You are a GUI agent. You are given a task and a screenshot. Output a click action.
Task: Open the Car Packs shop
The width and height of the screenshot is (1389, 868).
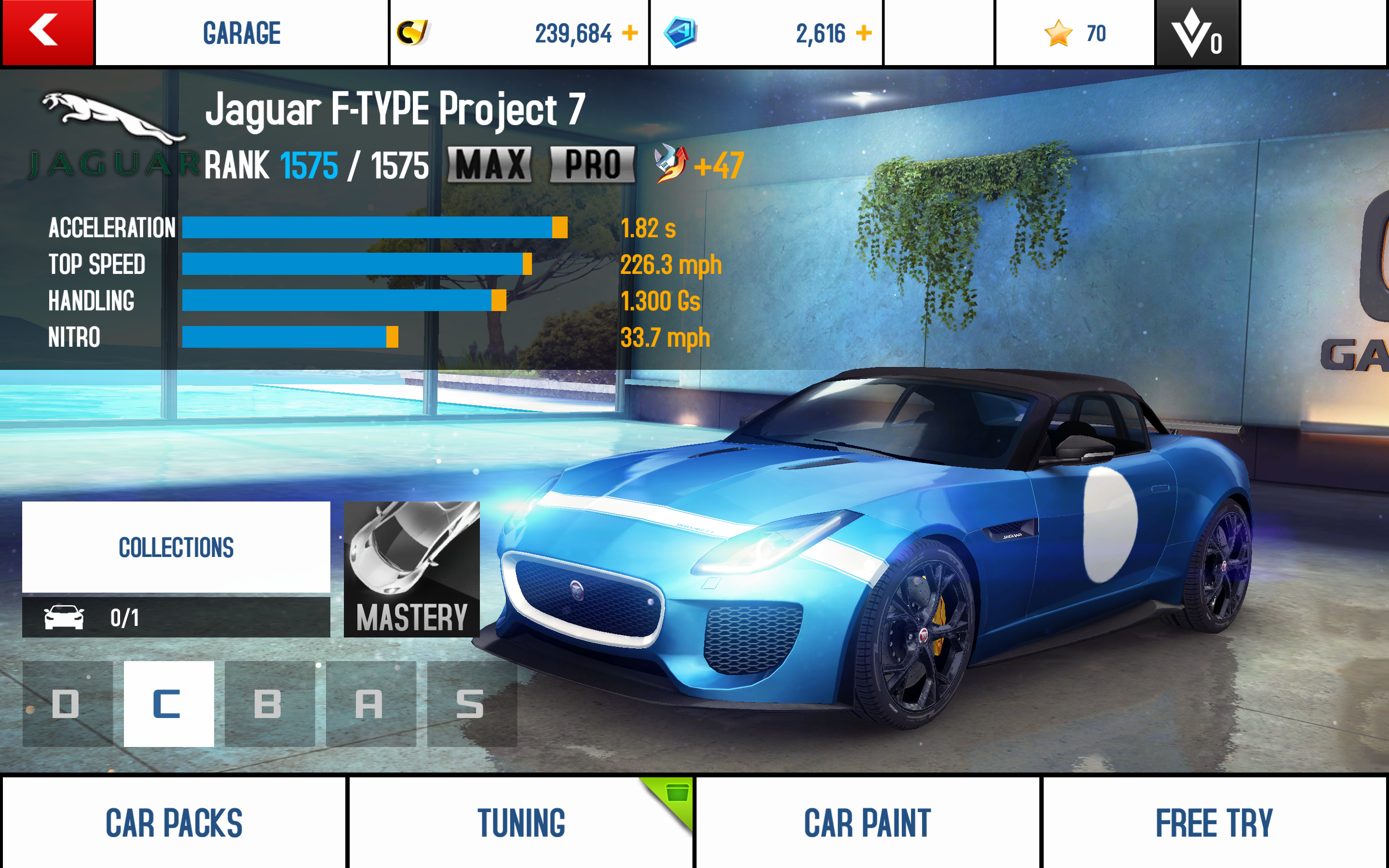pos(174,822)
